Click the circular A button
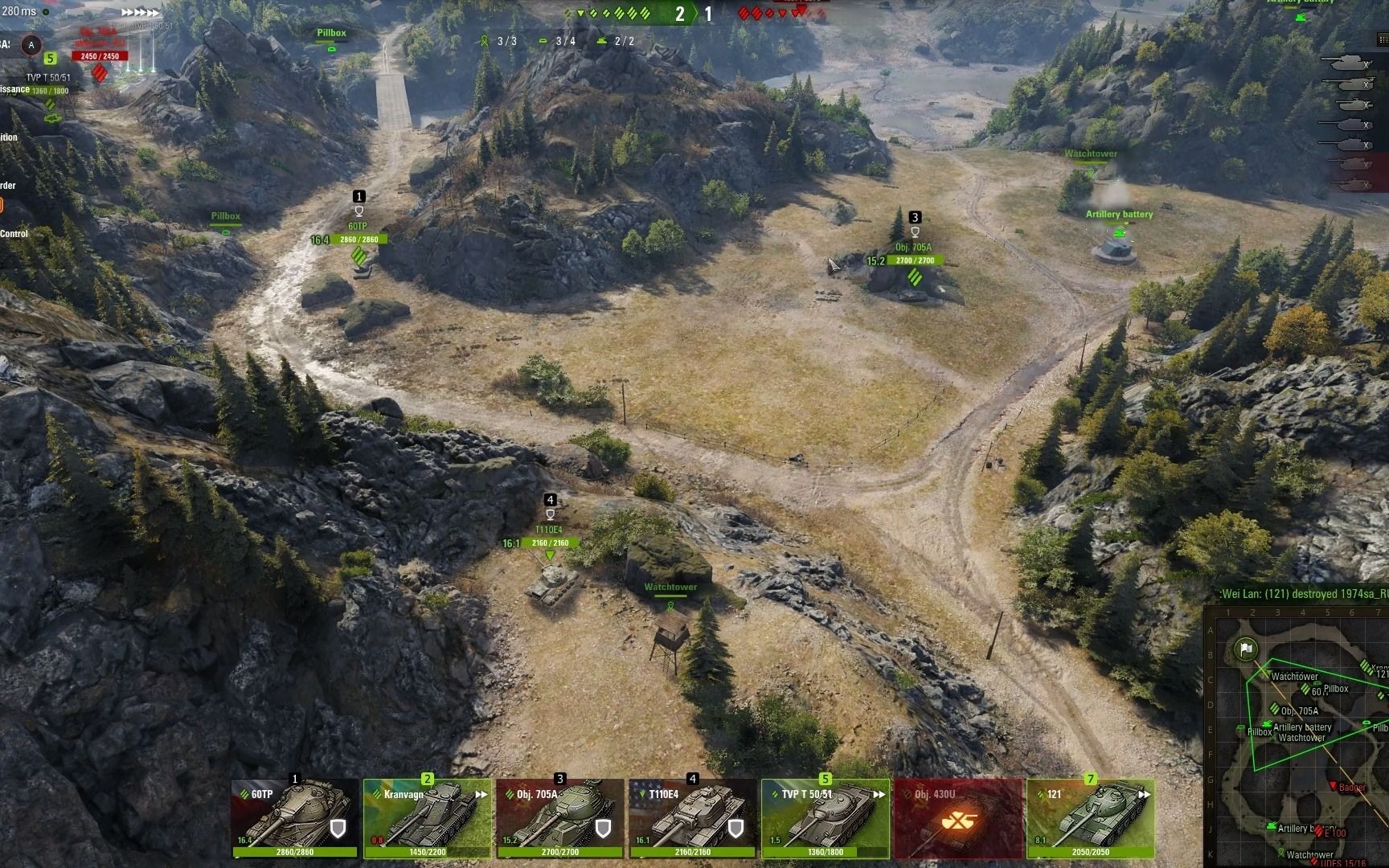Image resolution: width=1389 pixels, height=868 pixels. [x=31, y=45]
